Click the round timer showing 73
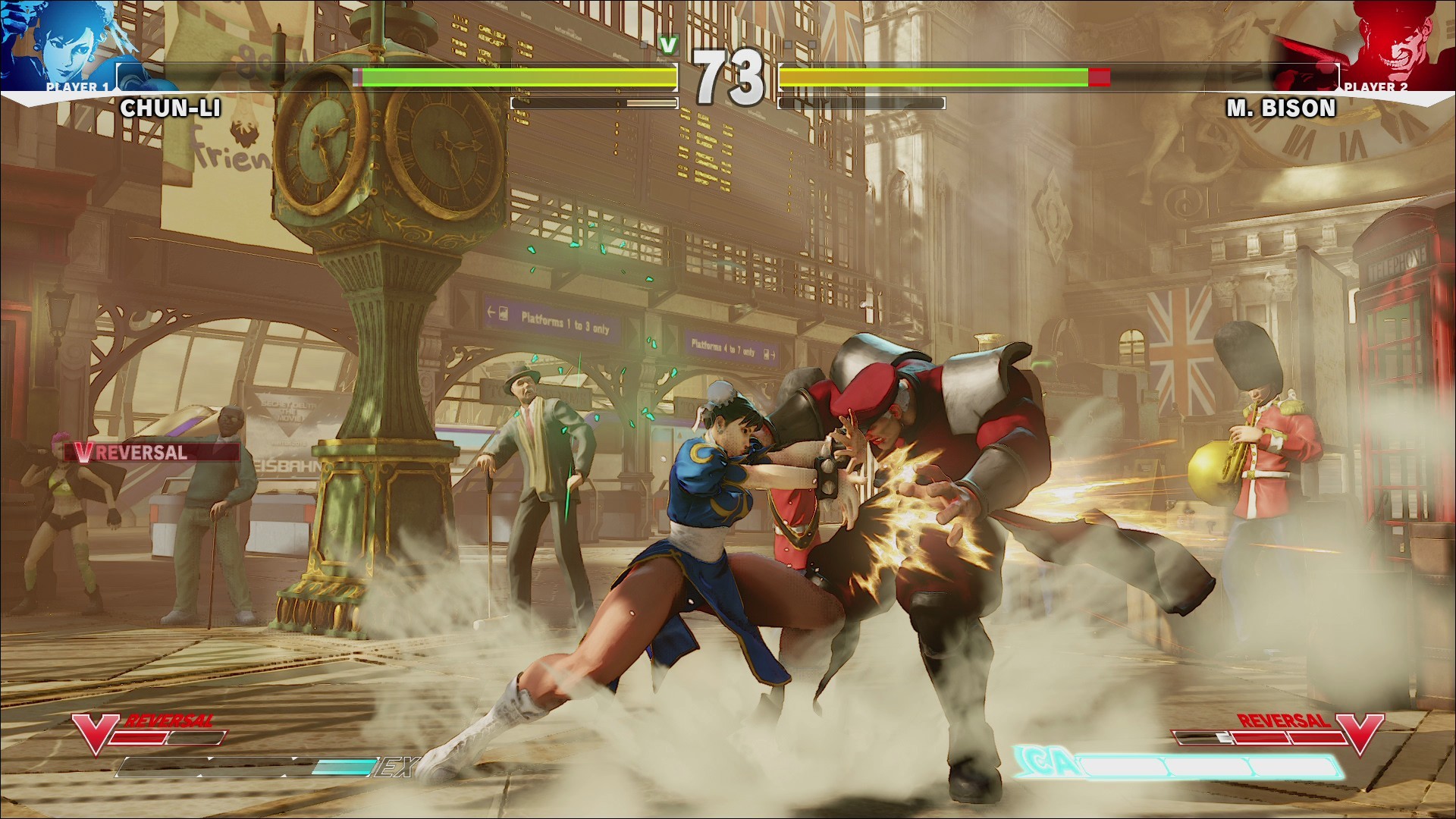The image size is (1456, 819). (x=728, y=72)
